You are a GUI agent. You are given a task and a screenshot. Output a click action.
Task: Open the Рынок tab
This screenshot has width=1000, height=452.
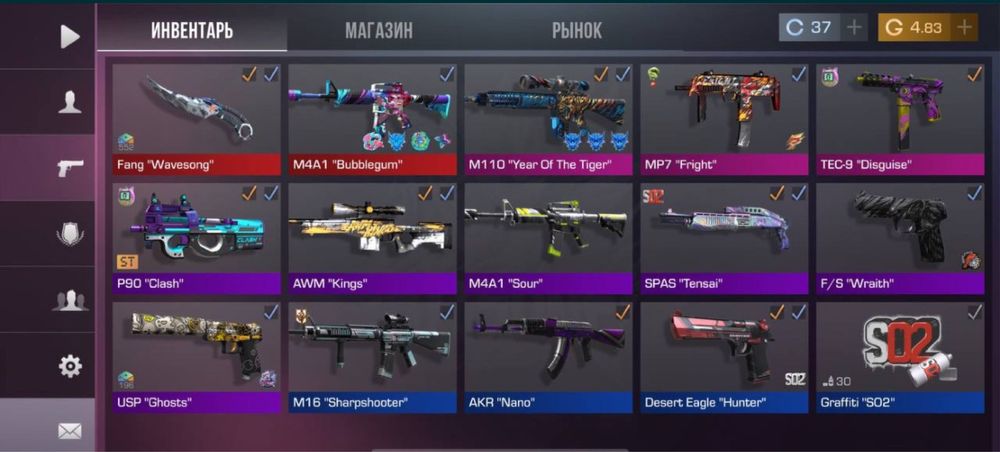tap(577, 30)
